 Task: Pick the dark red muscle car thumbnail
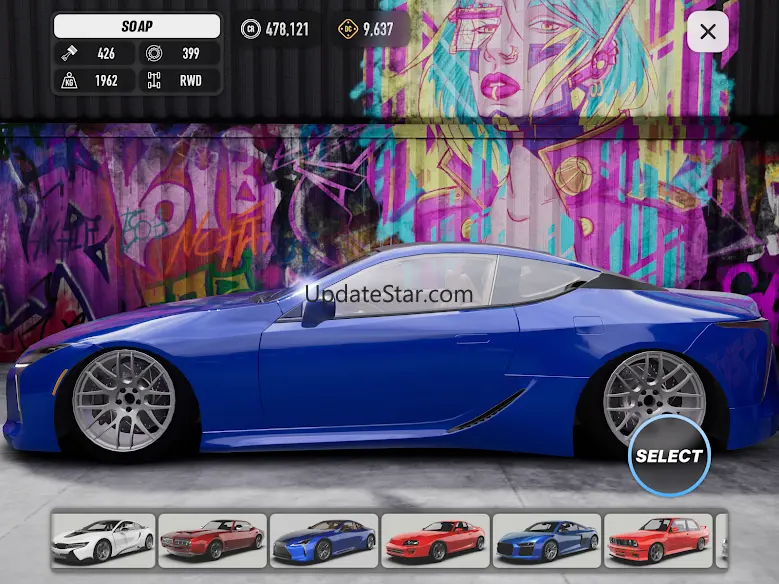(x=213, y=540)
